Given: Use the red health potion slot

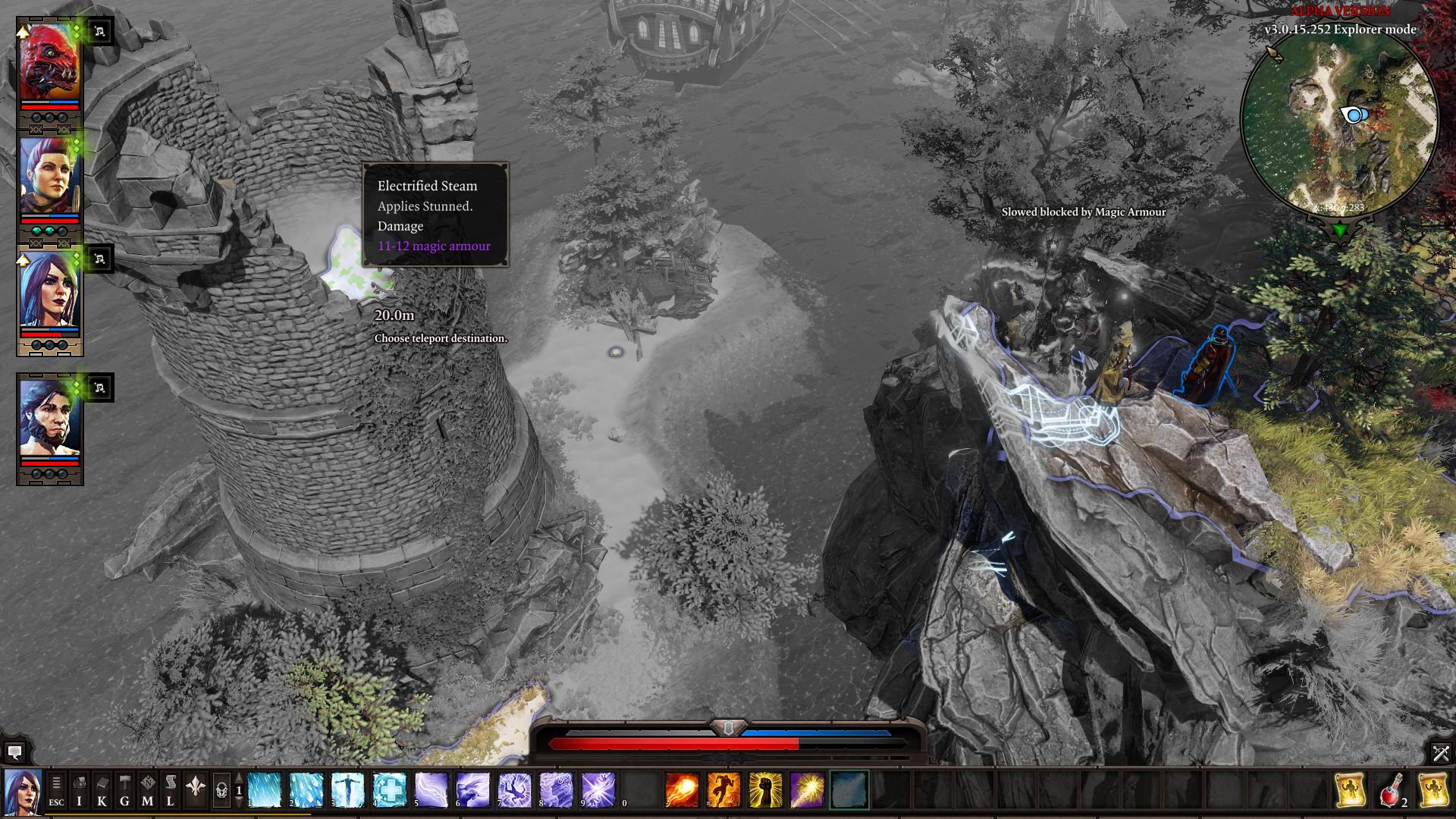Looking at the screenshot, I should click(1391, 790).
